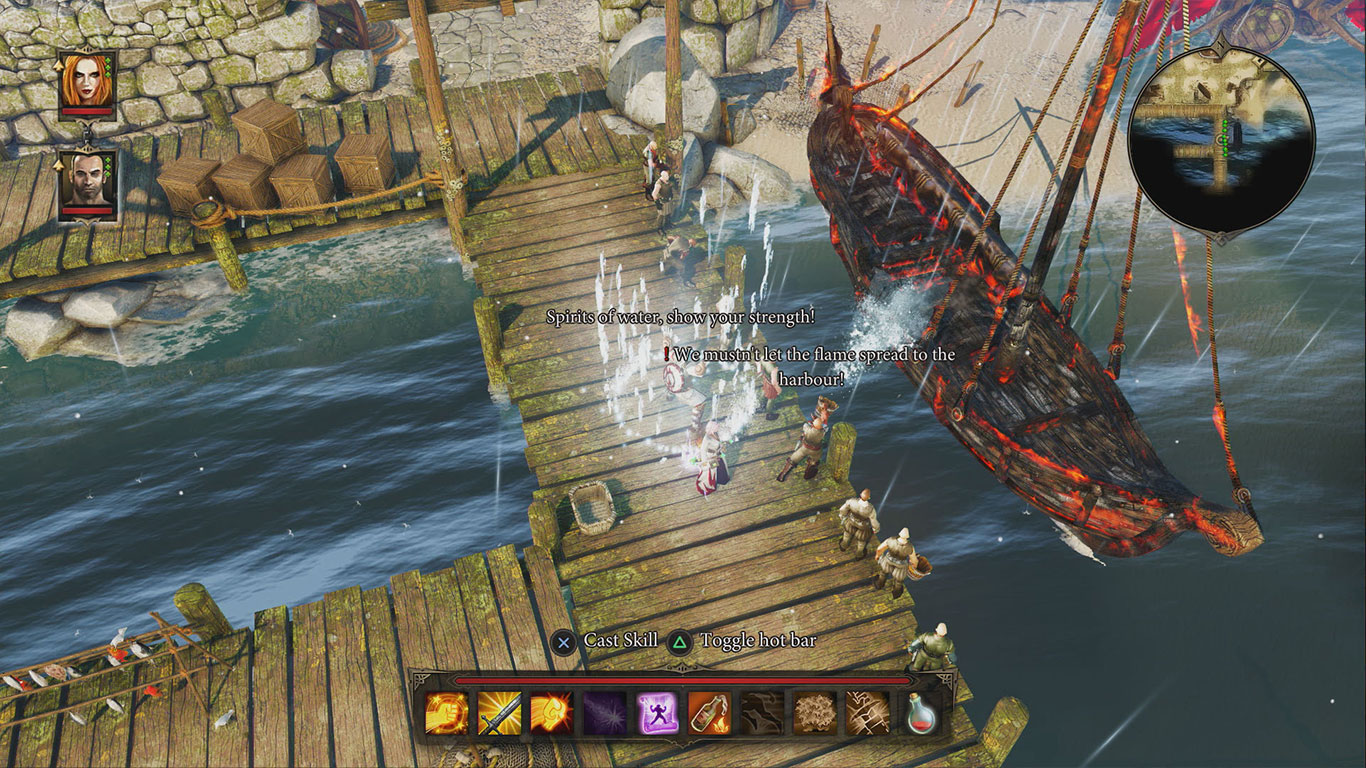1366x768 pixels.
Task: Select the dark purple starburst skill
Action: coord(604,714)
